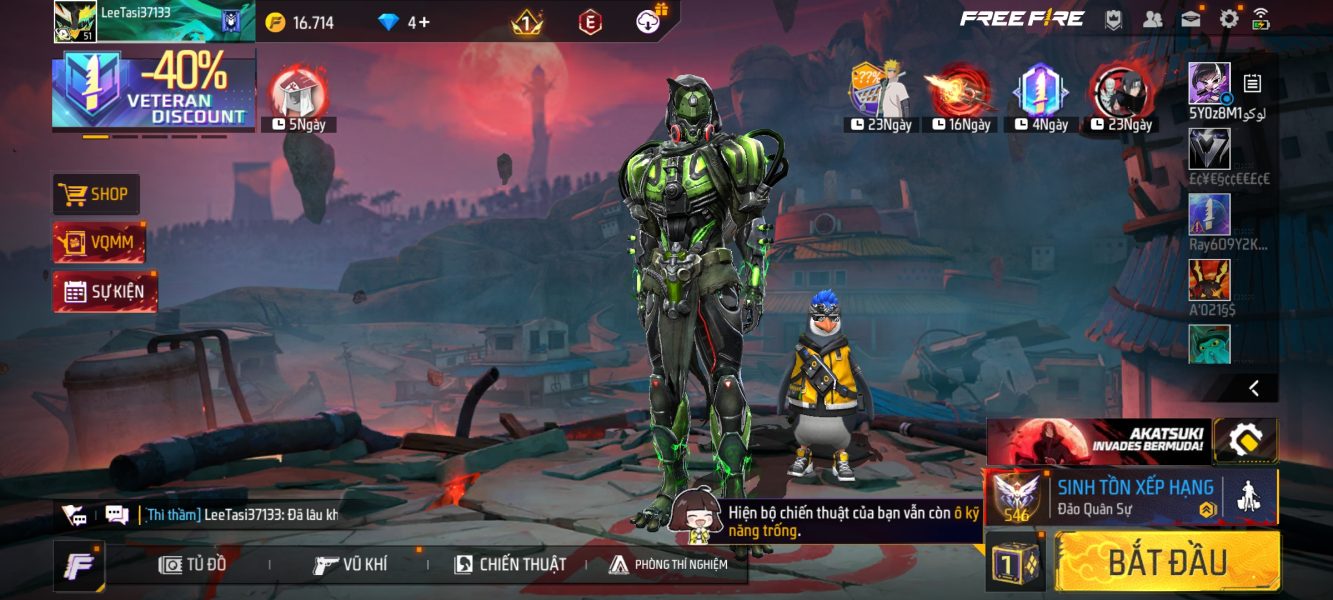Screen dimensions: 1333x600
Task: Open the mail inbox icon
Action: coord(1190,19)
